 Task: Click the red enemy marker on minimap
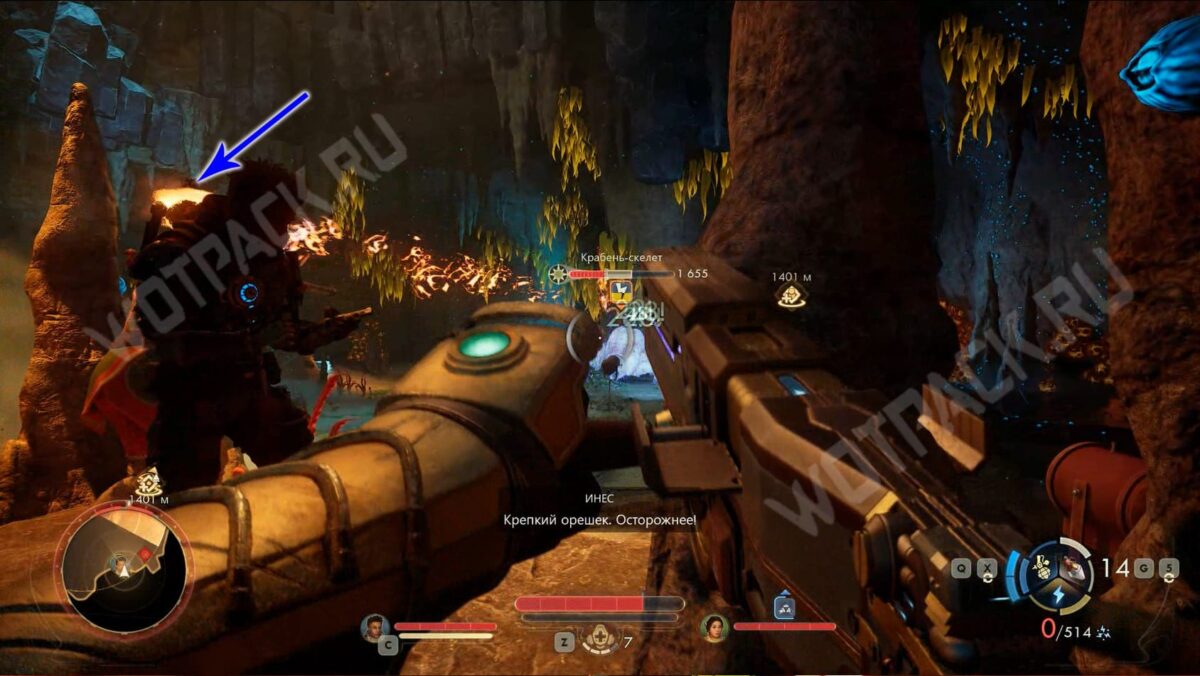coord(146,554)
